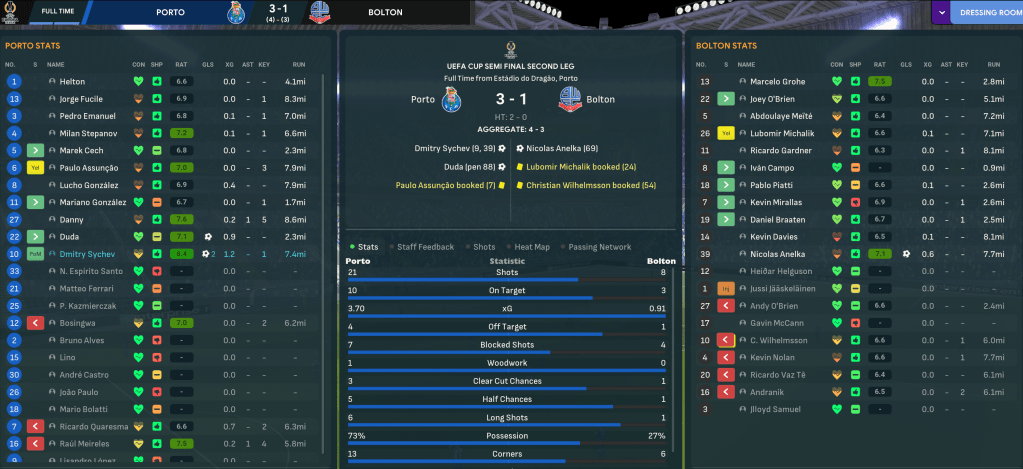Choose Paulo Assunção from the Porto list

point(89,168)
